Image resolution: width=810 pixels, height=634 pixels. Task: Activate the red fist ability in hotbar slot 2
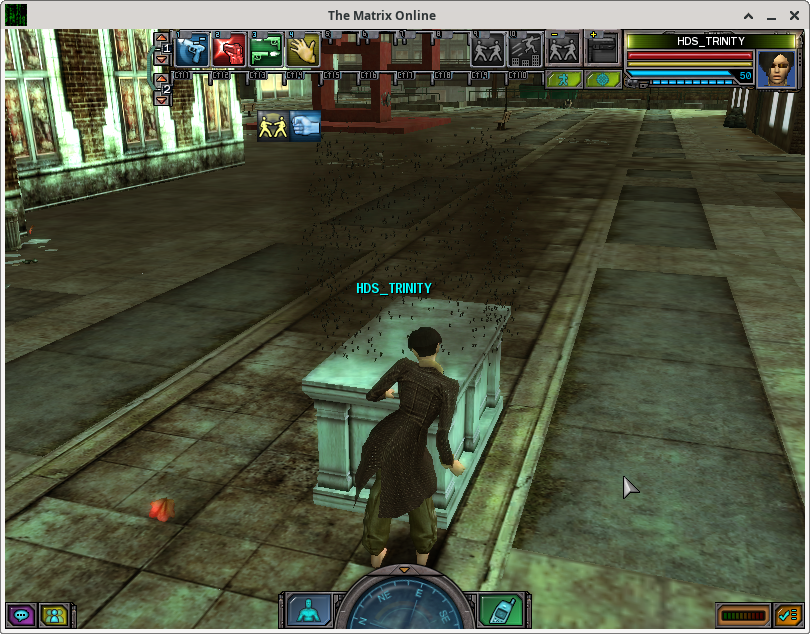pos(230,49)
